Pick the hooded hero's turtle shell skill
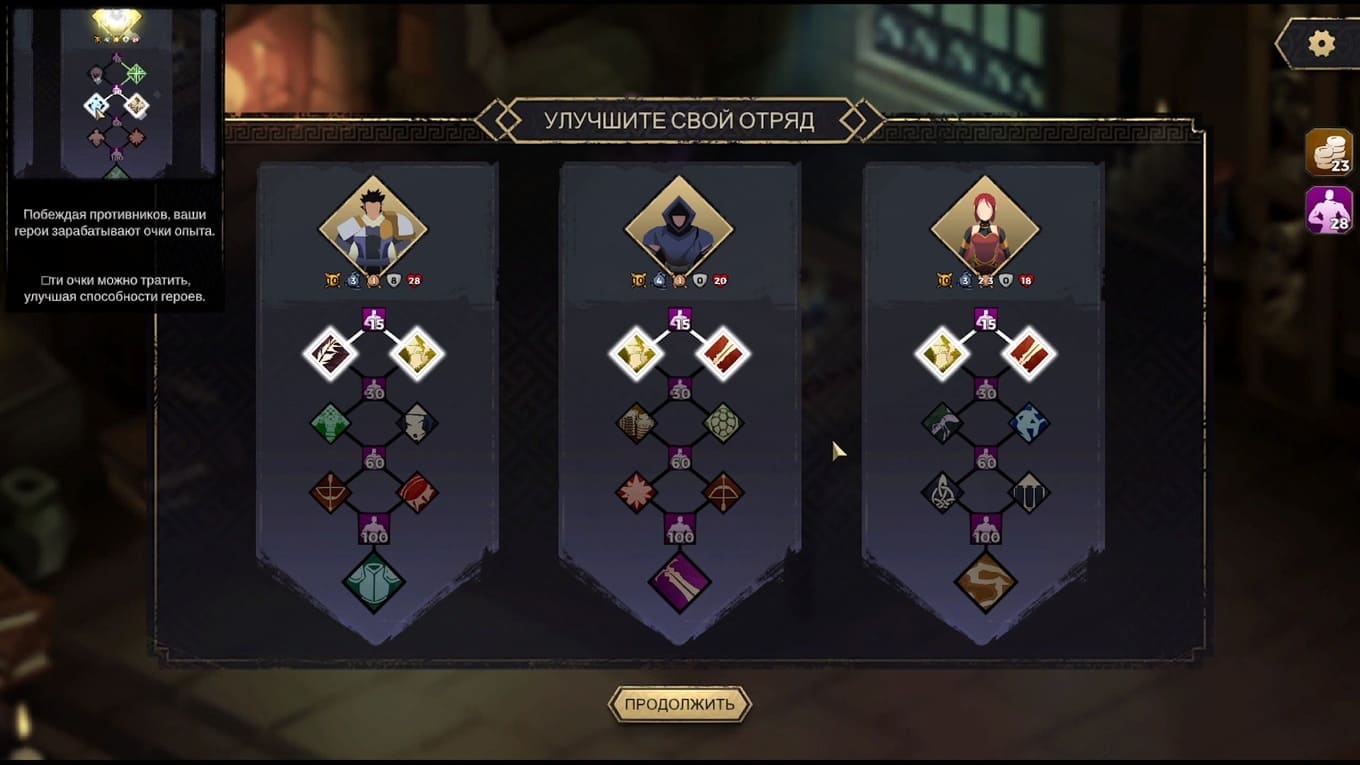The height and width of the screenshot is (765, 1360). coord(723,423)
